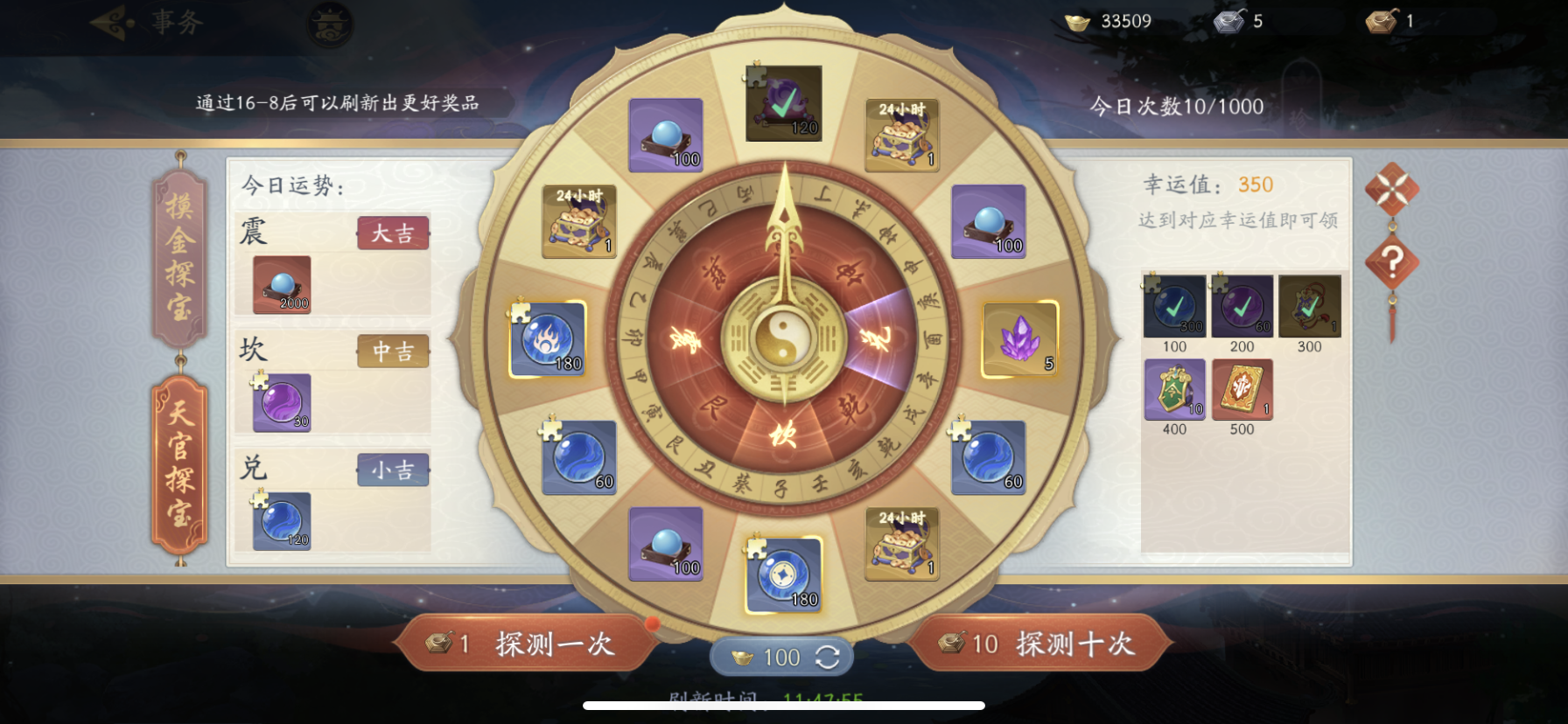This screenshot has width=1568, height=724.
Task: Click the orange book reward at 500 luck
Action: tap(1242, 390)
